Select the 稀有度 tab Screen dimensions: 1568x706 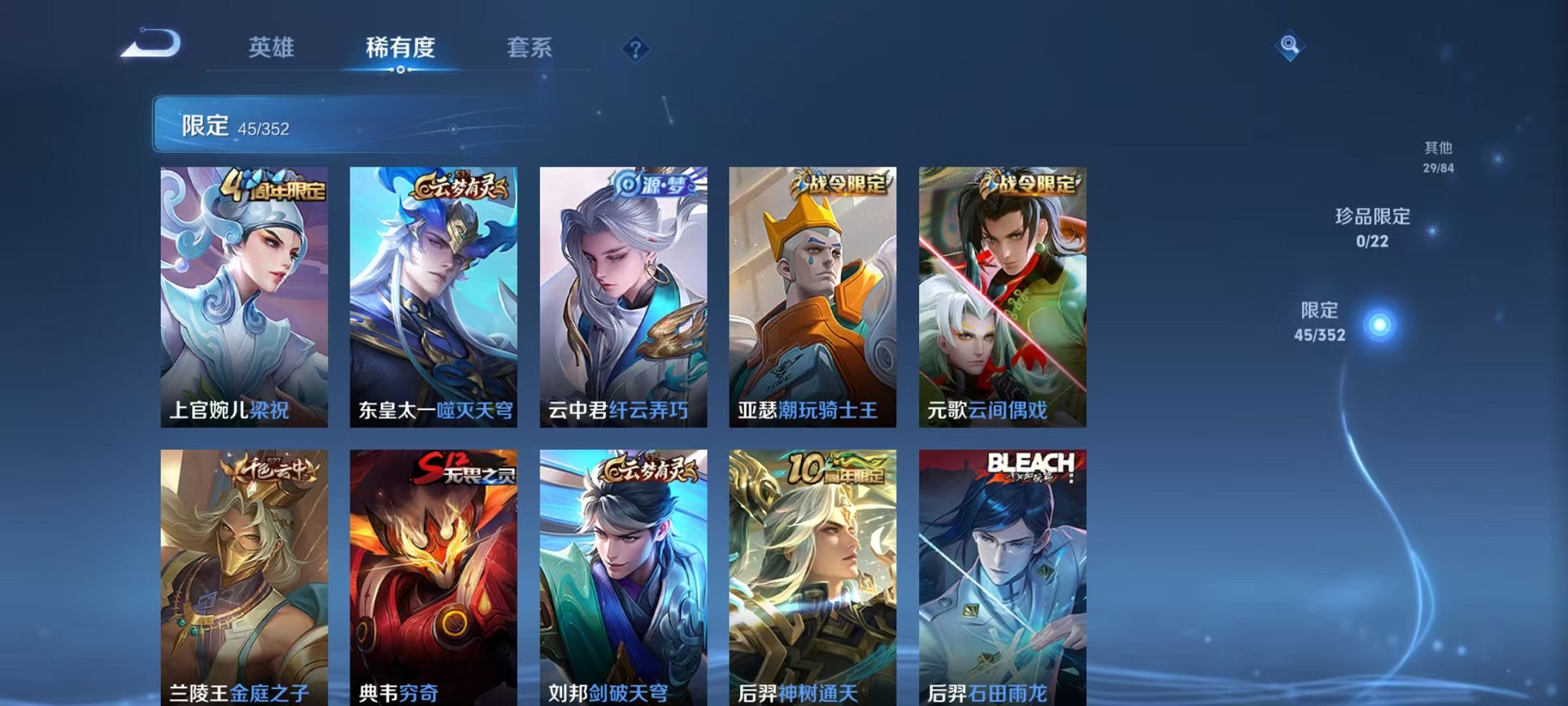coord(400,48)
